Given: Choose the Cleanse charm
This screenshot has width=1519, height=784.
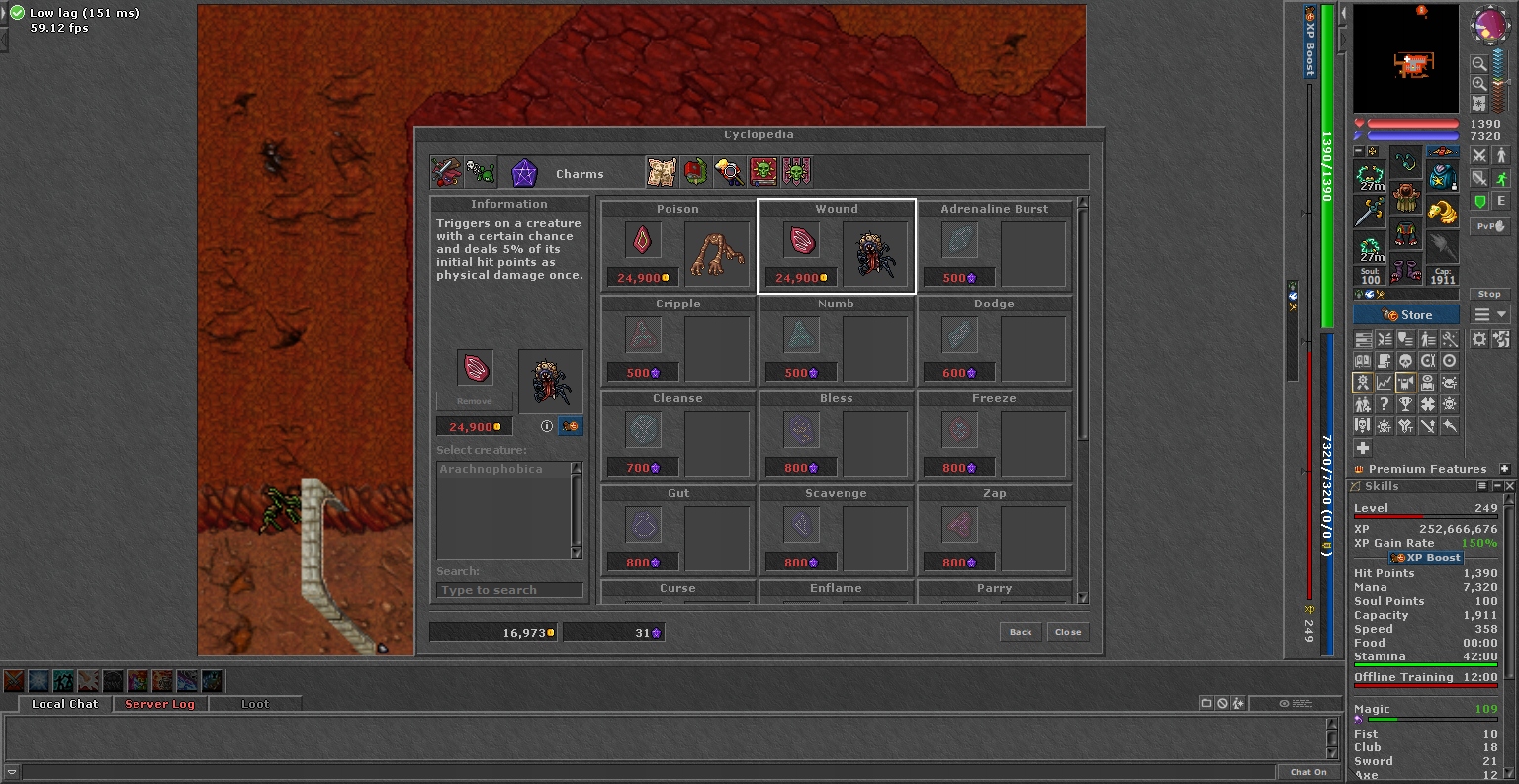Looking at the screenshot, I should point(677,437).
